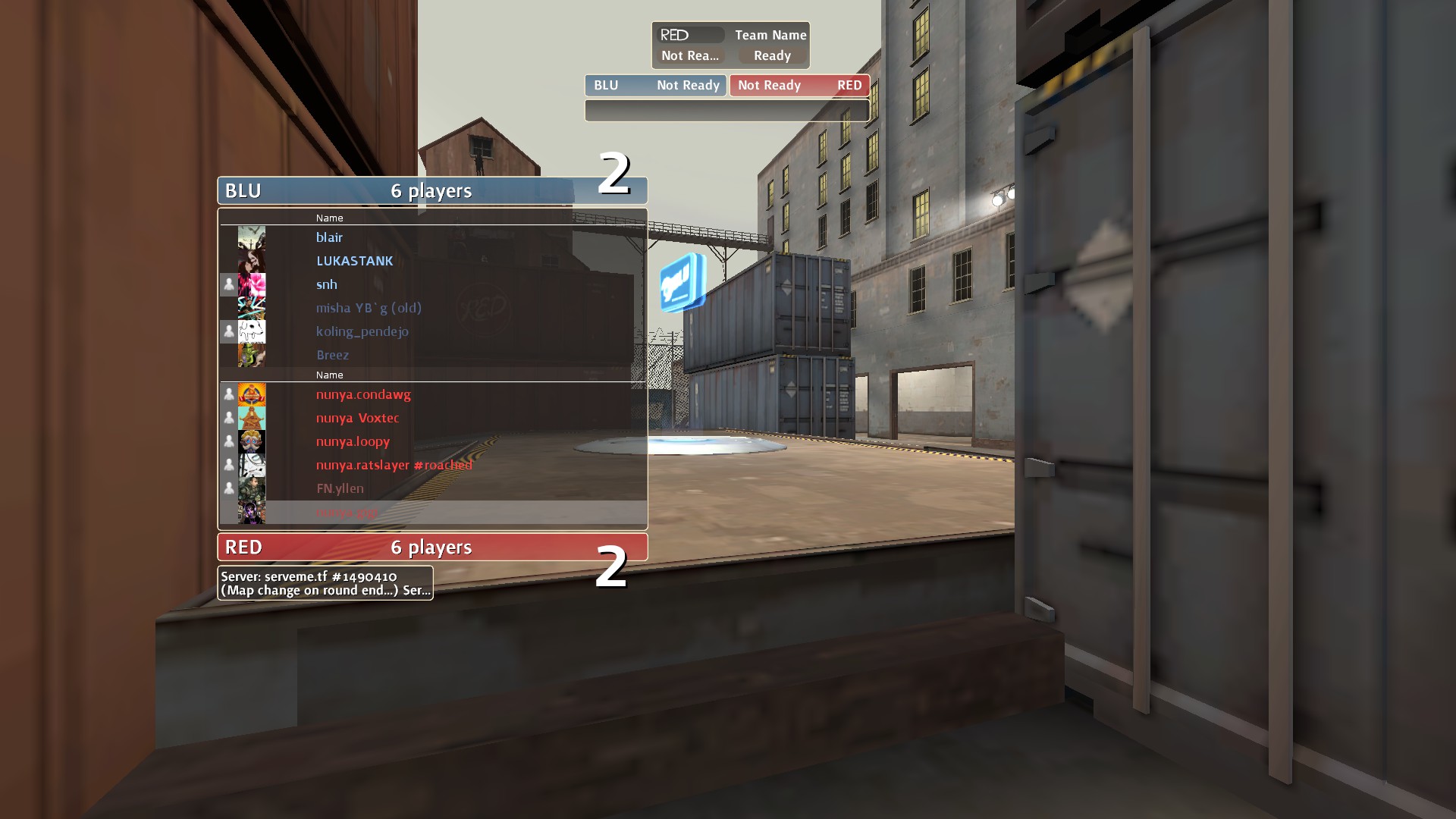
Task: Select the Breez player row
Action: click(332, 355)
